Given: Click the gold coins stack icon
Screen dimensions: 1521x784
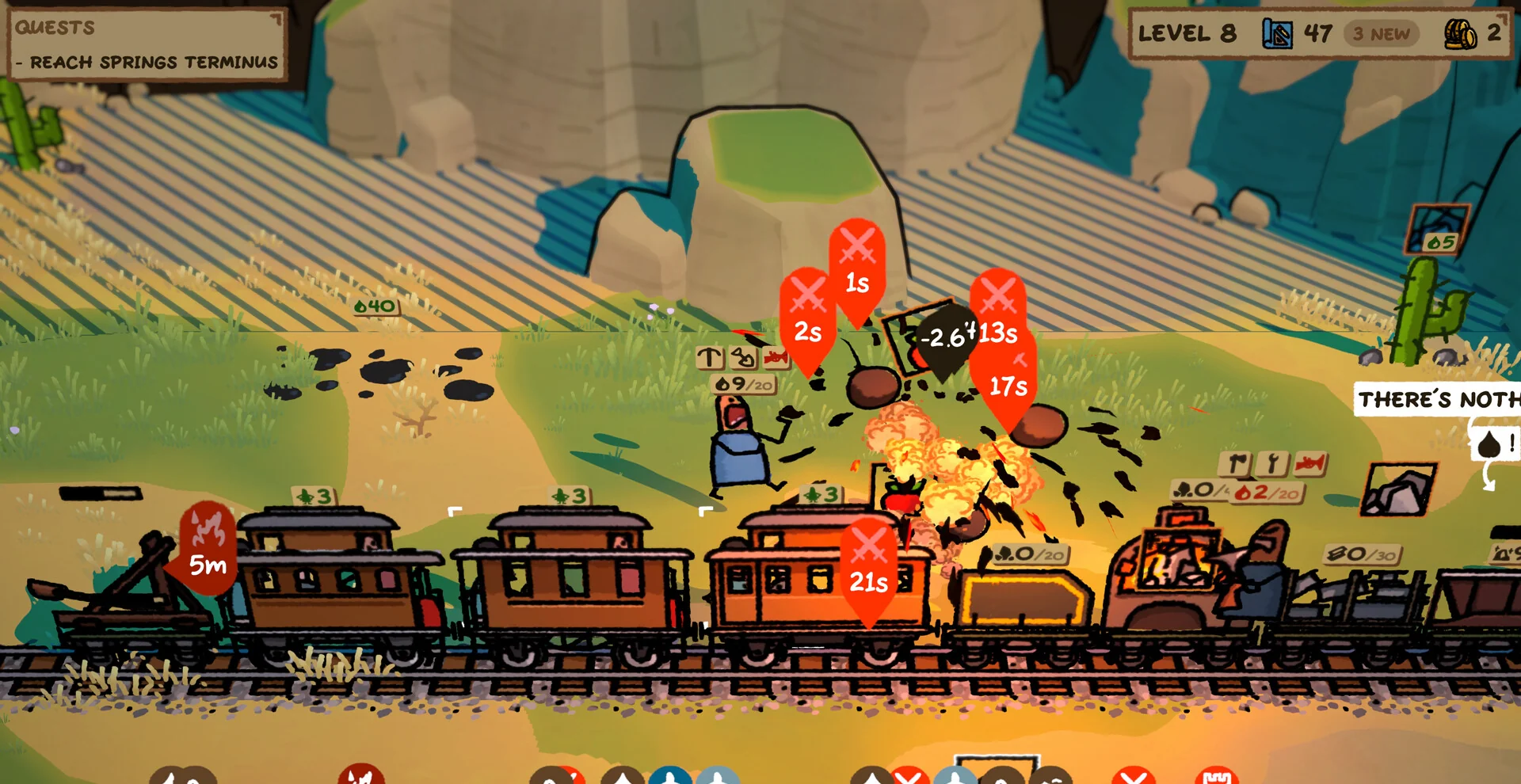Looking at the screenshot, I should [x=1460, y=34].
